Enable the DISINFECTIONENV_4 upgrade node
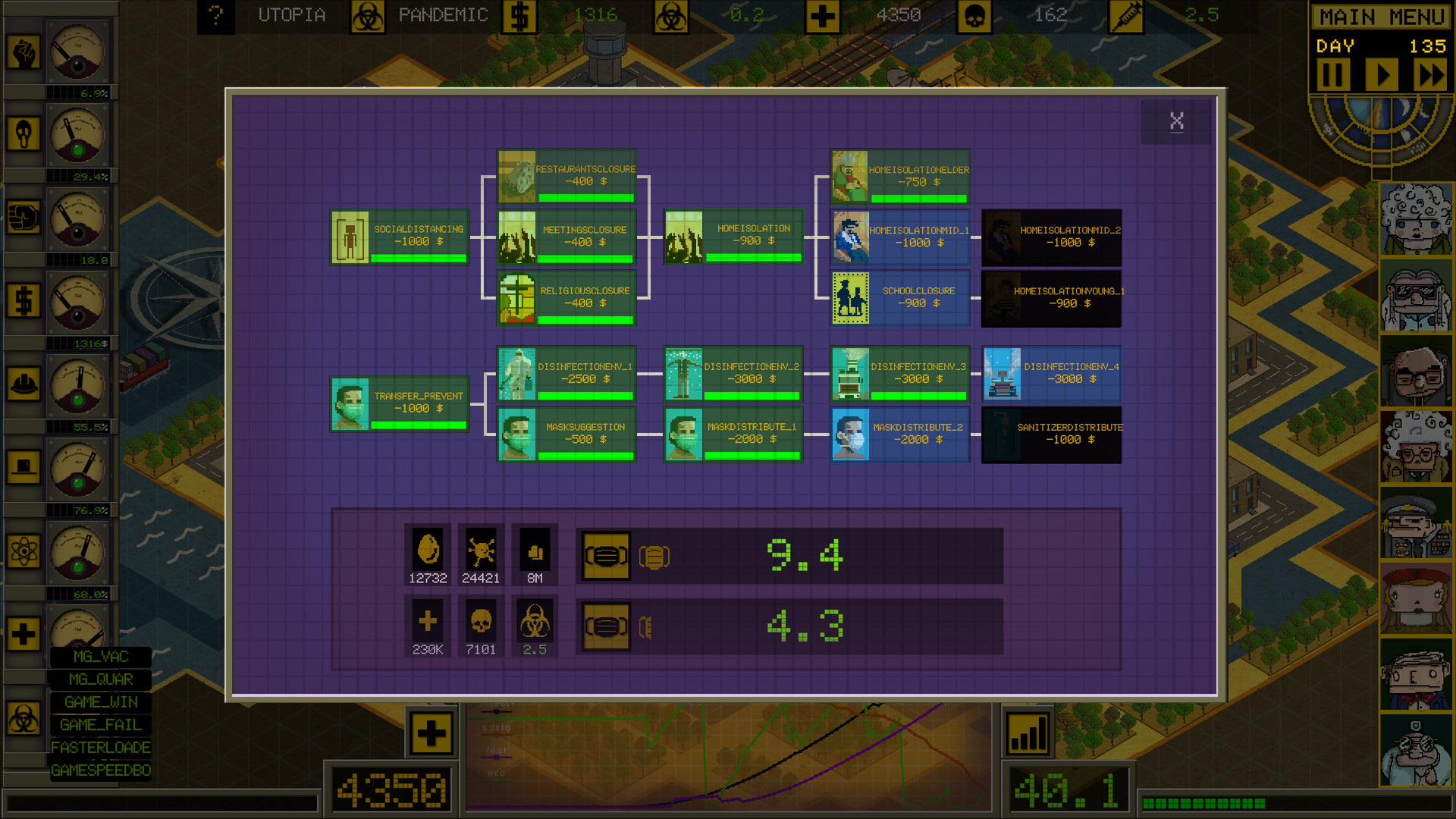The width and height of the screenshot is (1456, 819). [1051, 373]
